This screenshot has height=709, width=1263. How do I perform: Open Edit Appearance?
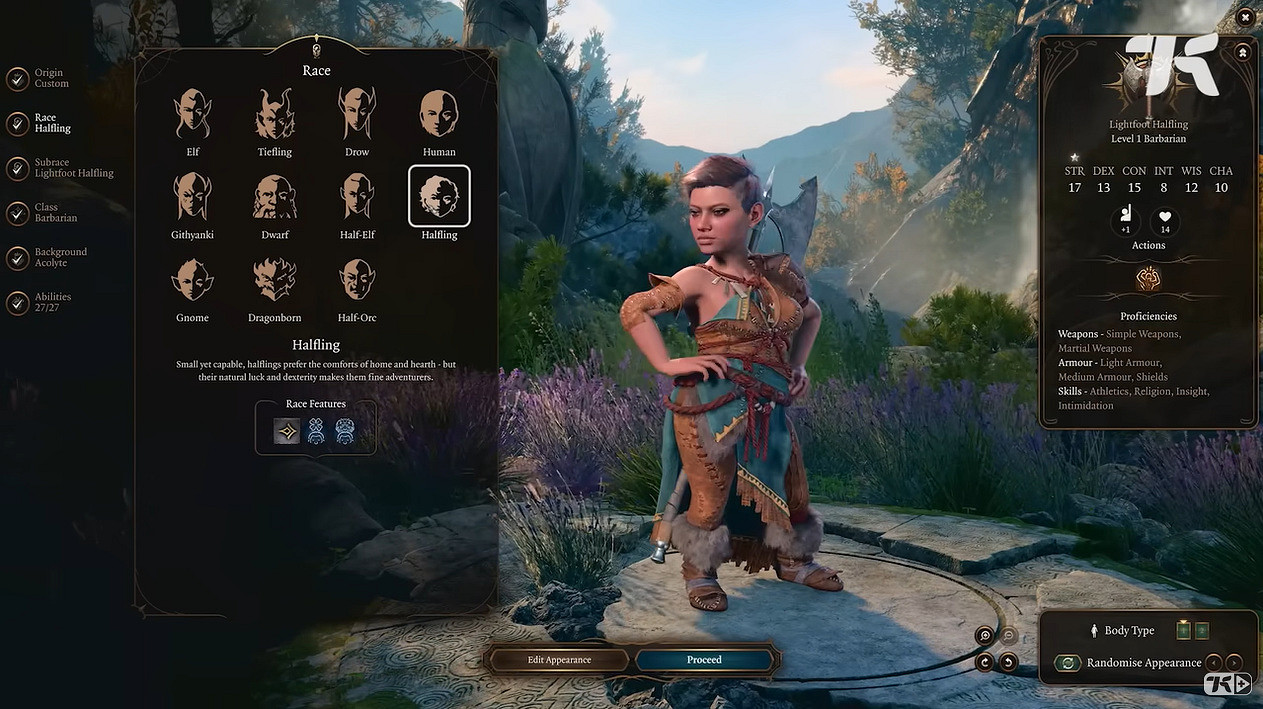[559, 660]
